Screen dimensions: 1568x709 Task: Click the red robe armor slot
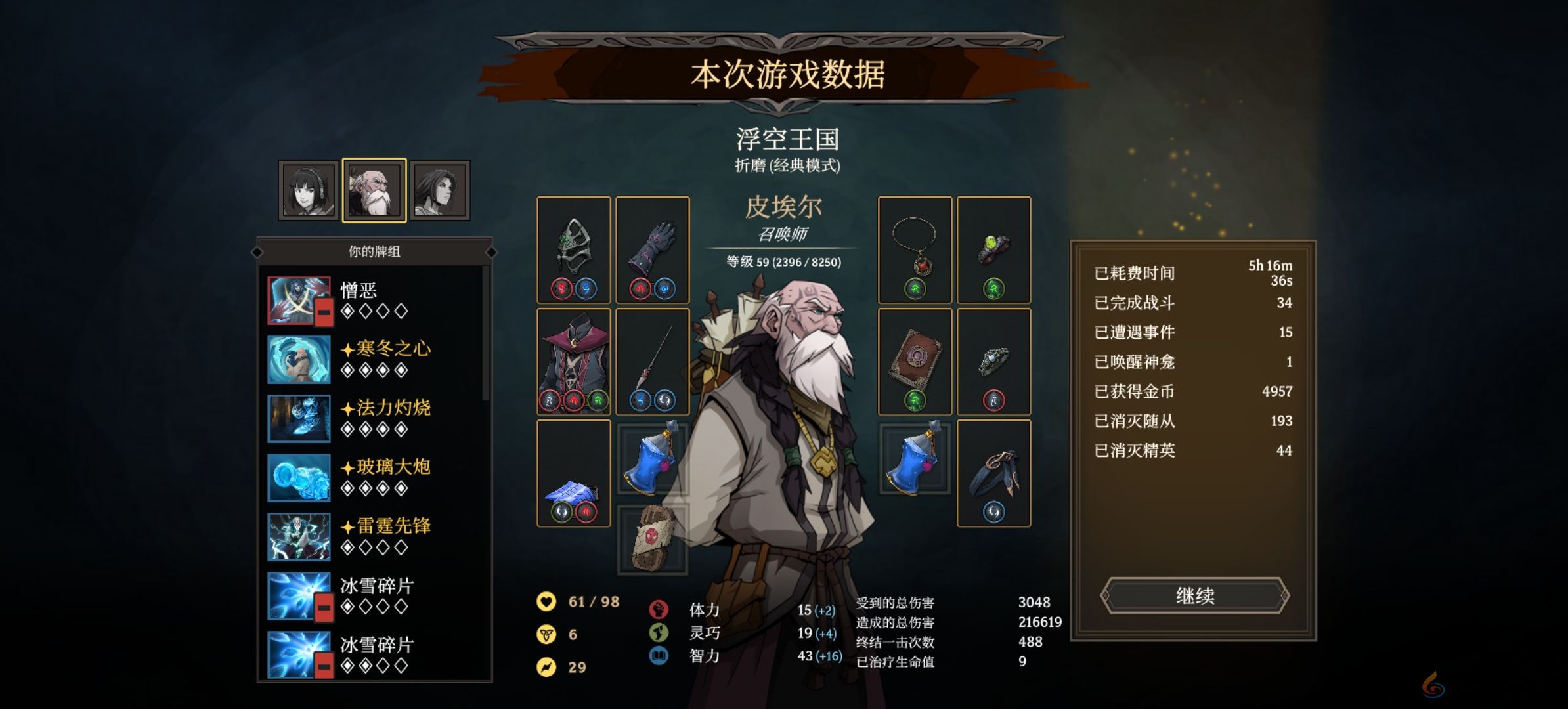(x=573, y=360)
